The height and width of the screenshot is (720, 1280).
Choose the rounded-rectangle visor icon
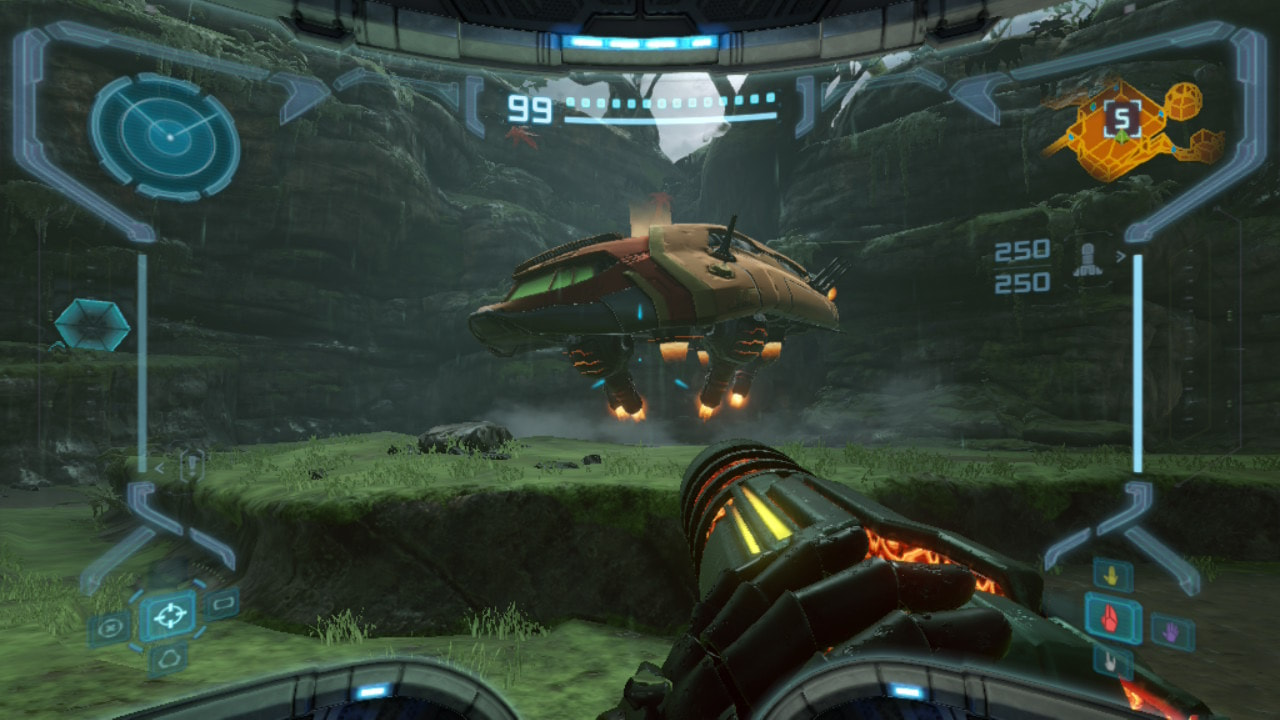coord(221,603)
